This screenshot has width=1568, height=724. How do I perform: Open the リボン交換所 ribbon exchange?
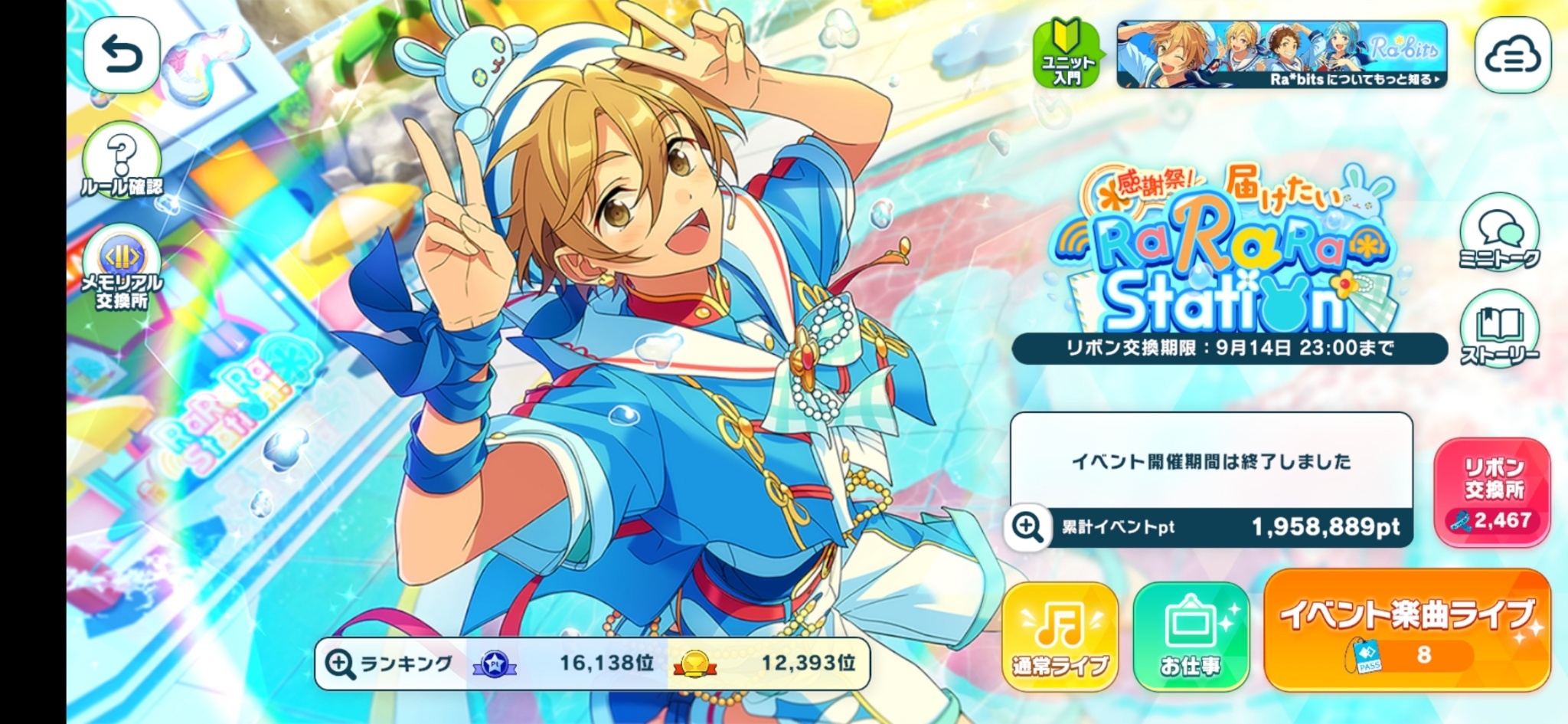[x=1493, y=493]
